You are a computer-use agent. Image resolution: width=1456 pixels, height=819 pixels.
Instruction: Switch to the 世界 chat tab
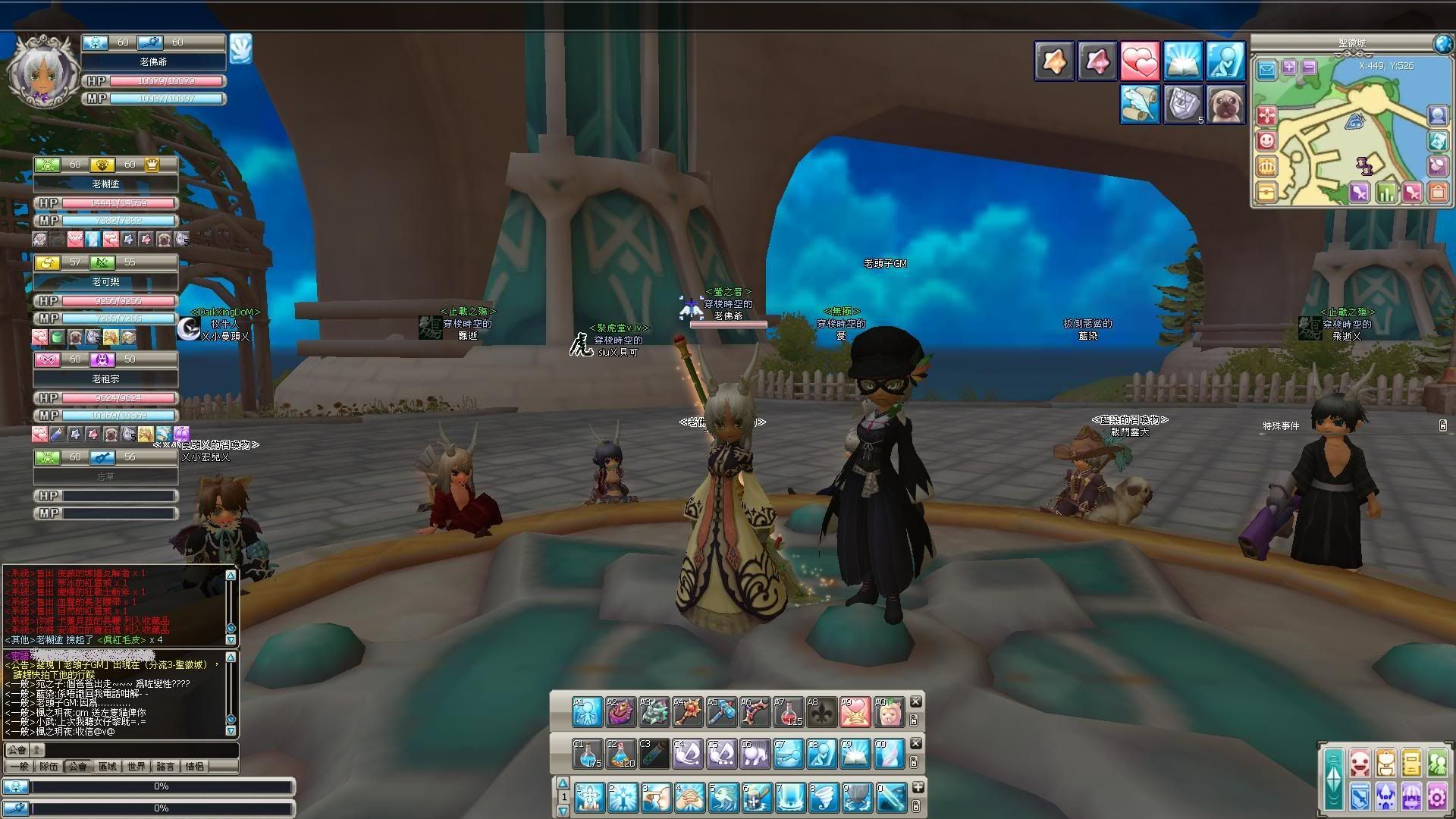point(136,767)
